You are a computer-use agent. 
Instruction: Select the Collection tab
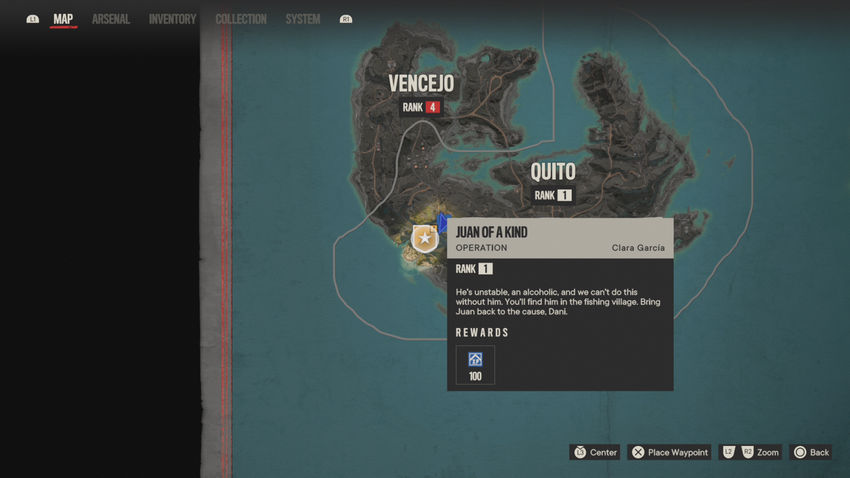(x=241, y=19)
